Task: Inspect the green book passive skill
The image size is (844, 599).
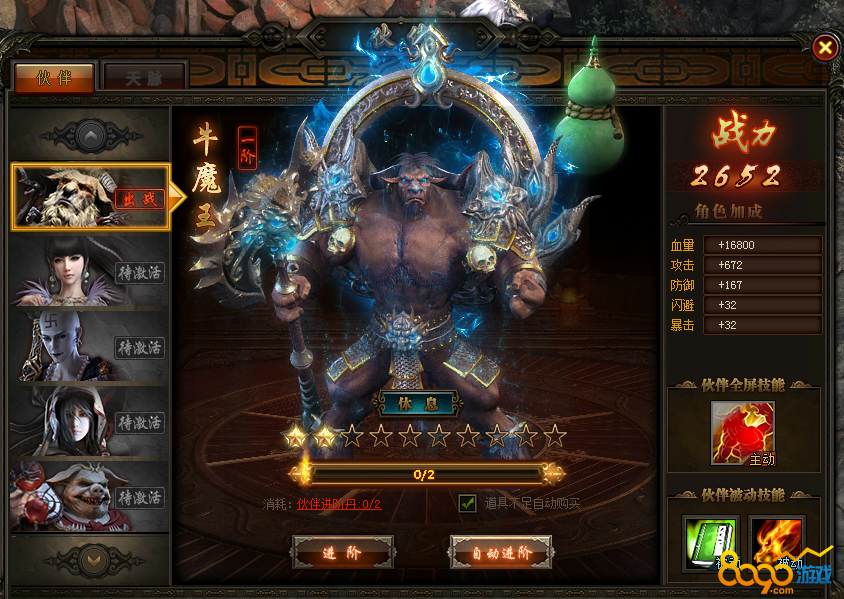Action: (711, 543)
